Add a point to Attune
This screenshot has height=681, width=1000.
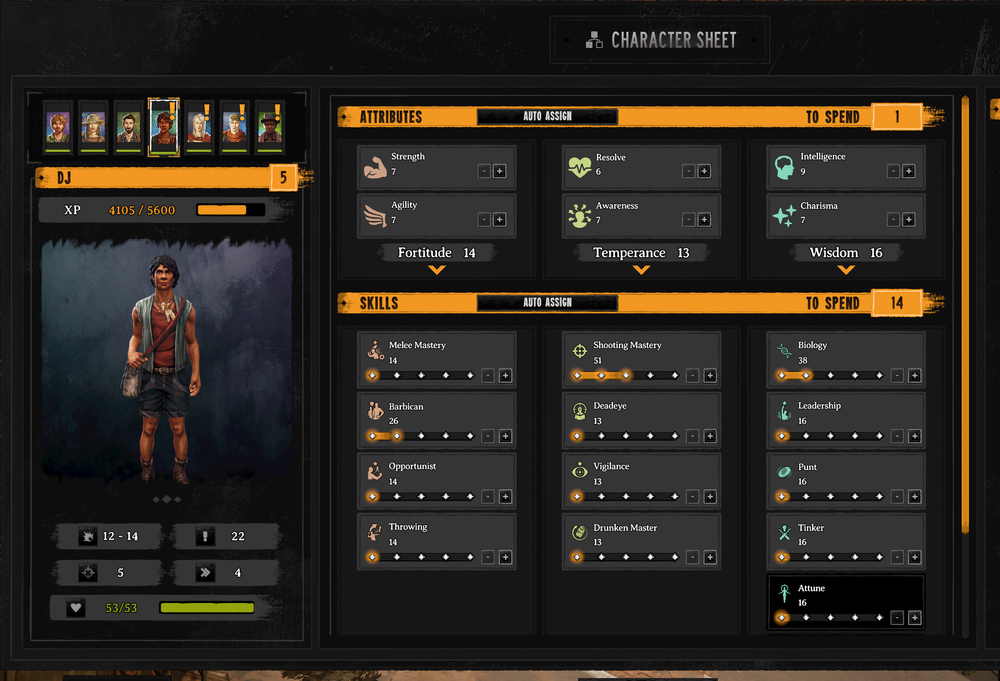tap(914, 618)
